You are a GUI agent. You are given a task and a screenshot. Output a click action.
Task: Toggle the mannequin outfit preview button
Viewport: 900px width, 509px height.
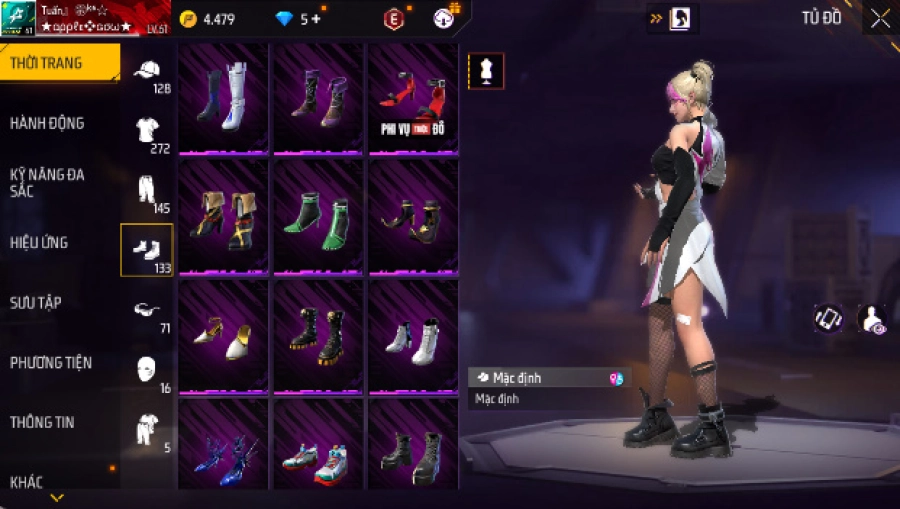(486, 71)
